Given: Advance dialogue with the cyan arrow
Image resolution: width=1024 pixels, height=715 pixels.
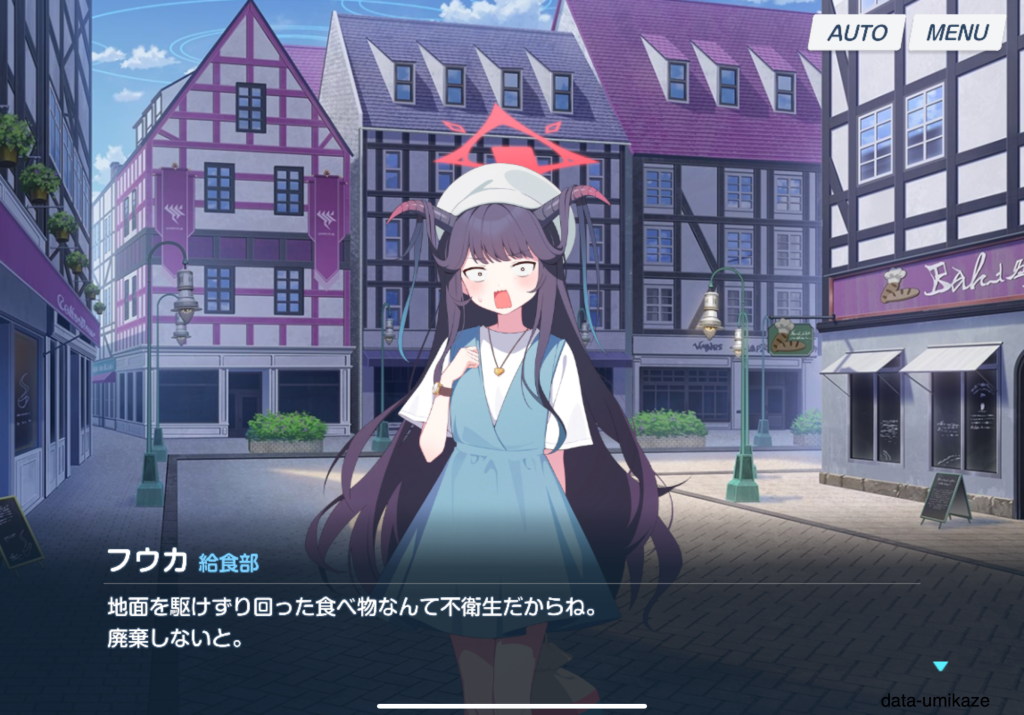Looking at the screenshot, I should click(x=939, y=666).
